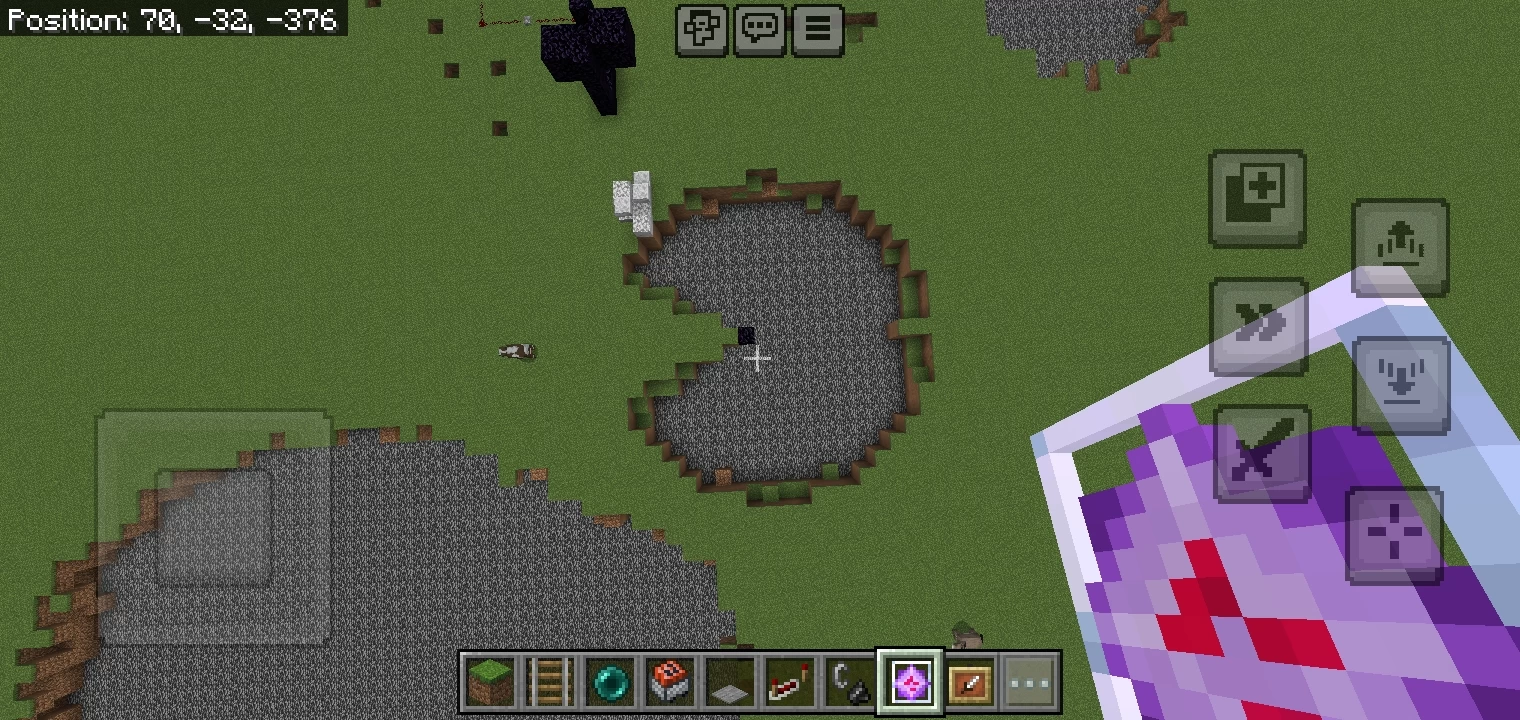Tap the four-arrow crosshair button

(x=1395, y=535)
